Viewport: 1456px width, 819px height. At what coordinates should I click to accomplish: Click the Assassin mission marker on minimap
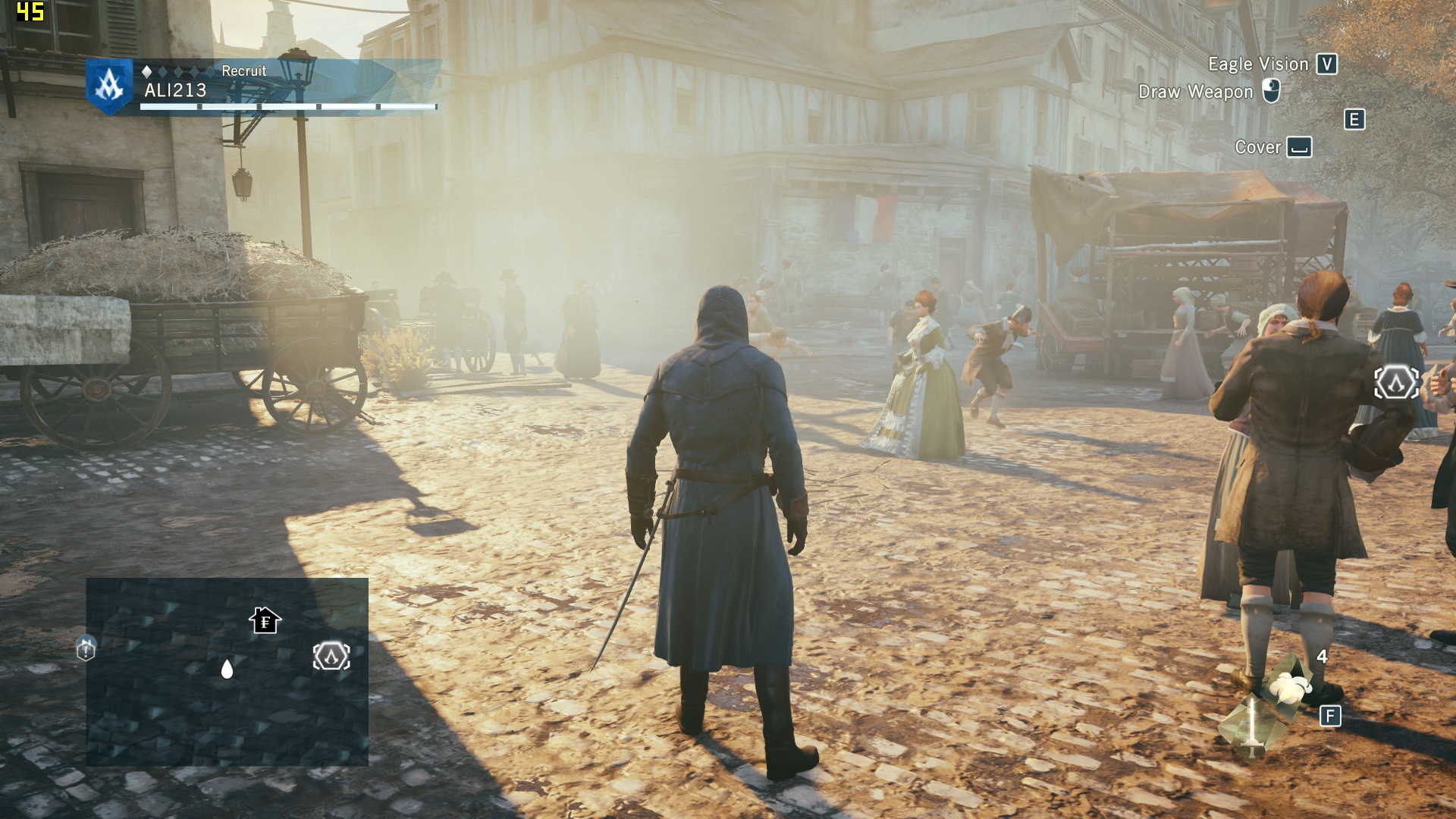point(331,657)
